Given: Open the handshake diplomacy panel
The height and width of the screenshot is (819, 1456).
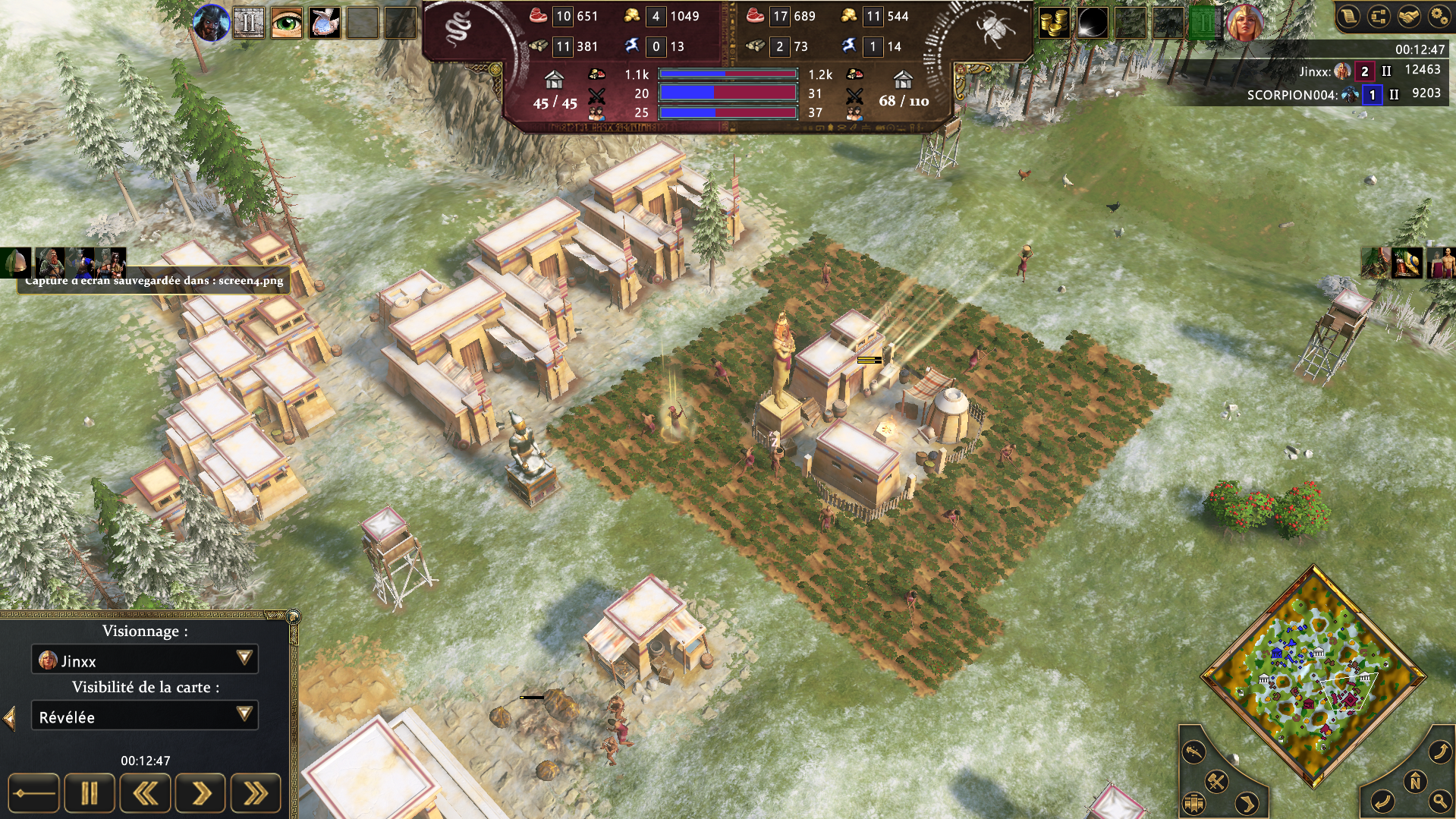Looking at the screenshot, I should (x=1409, y=16).
